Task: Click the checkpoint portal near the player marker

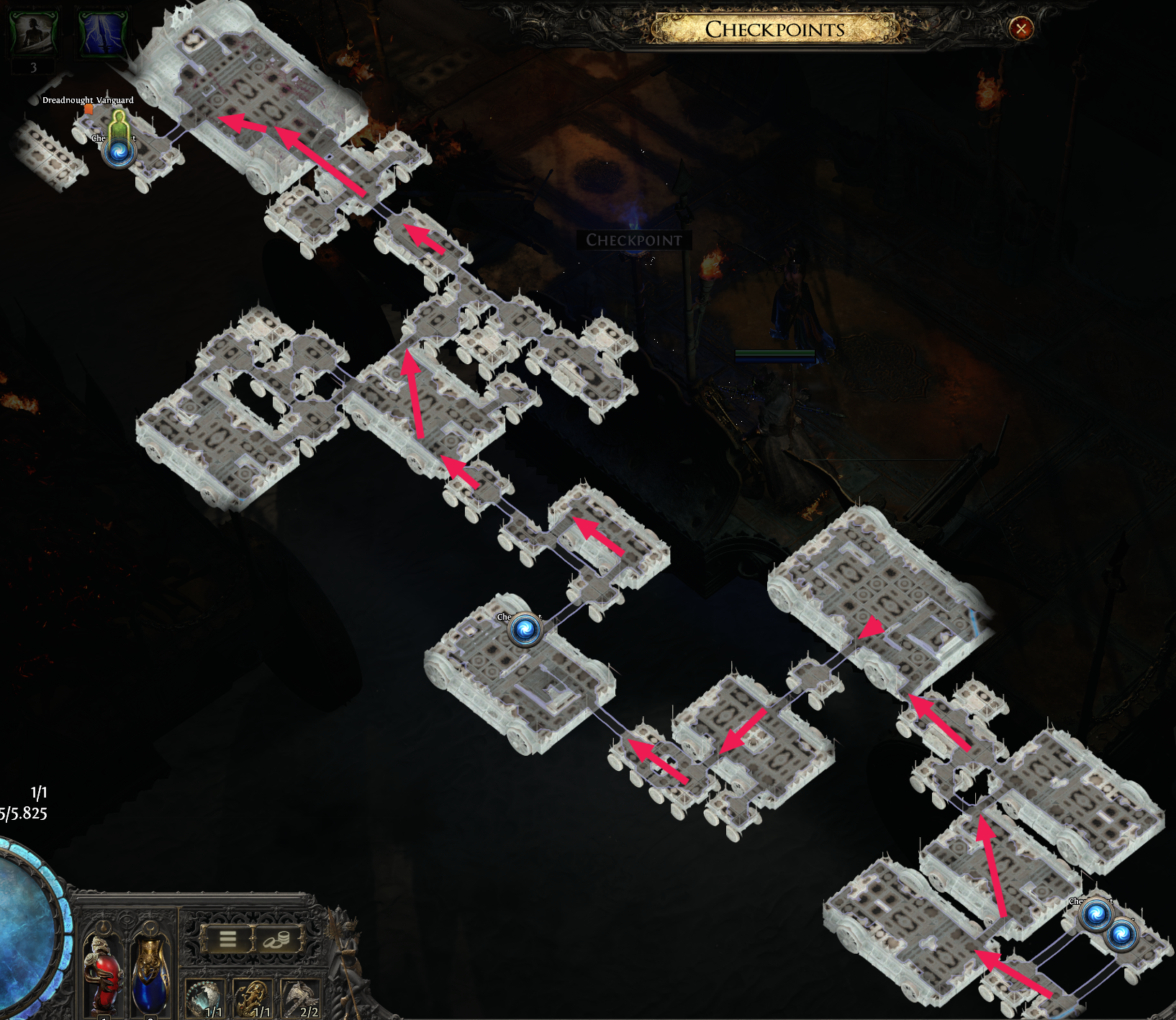Action: 120,153
